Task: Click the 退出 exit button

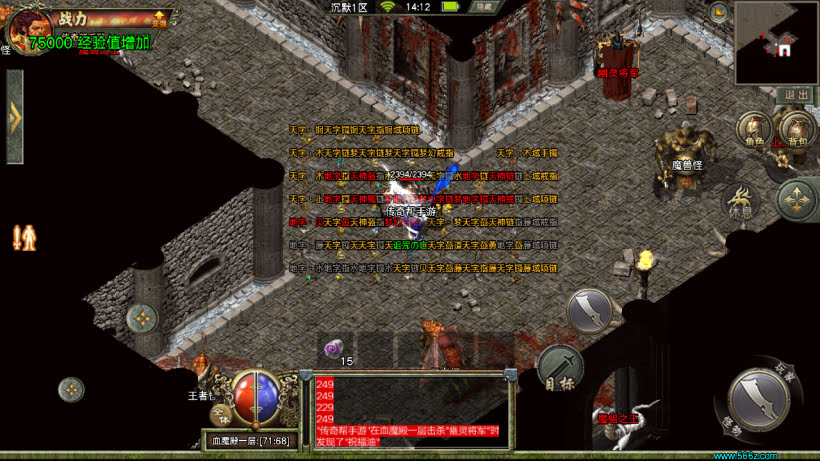Action: point(796,94)
